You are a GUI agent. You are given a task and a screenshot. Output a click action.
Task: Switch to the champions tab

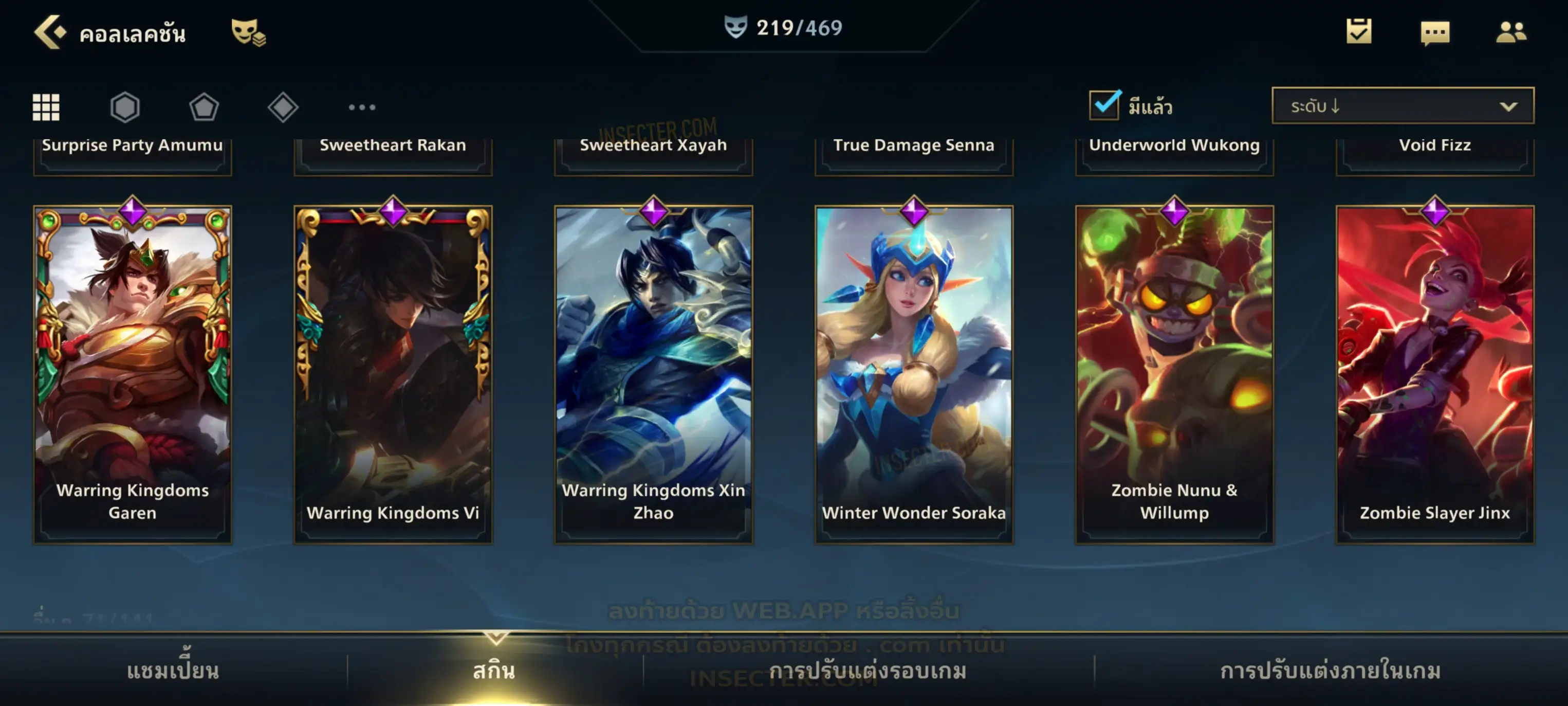pyautogui.click(x=173, y=670)
